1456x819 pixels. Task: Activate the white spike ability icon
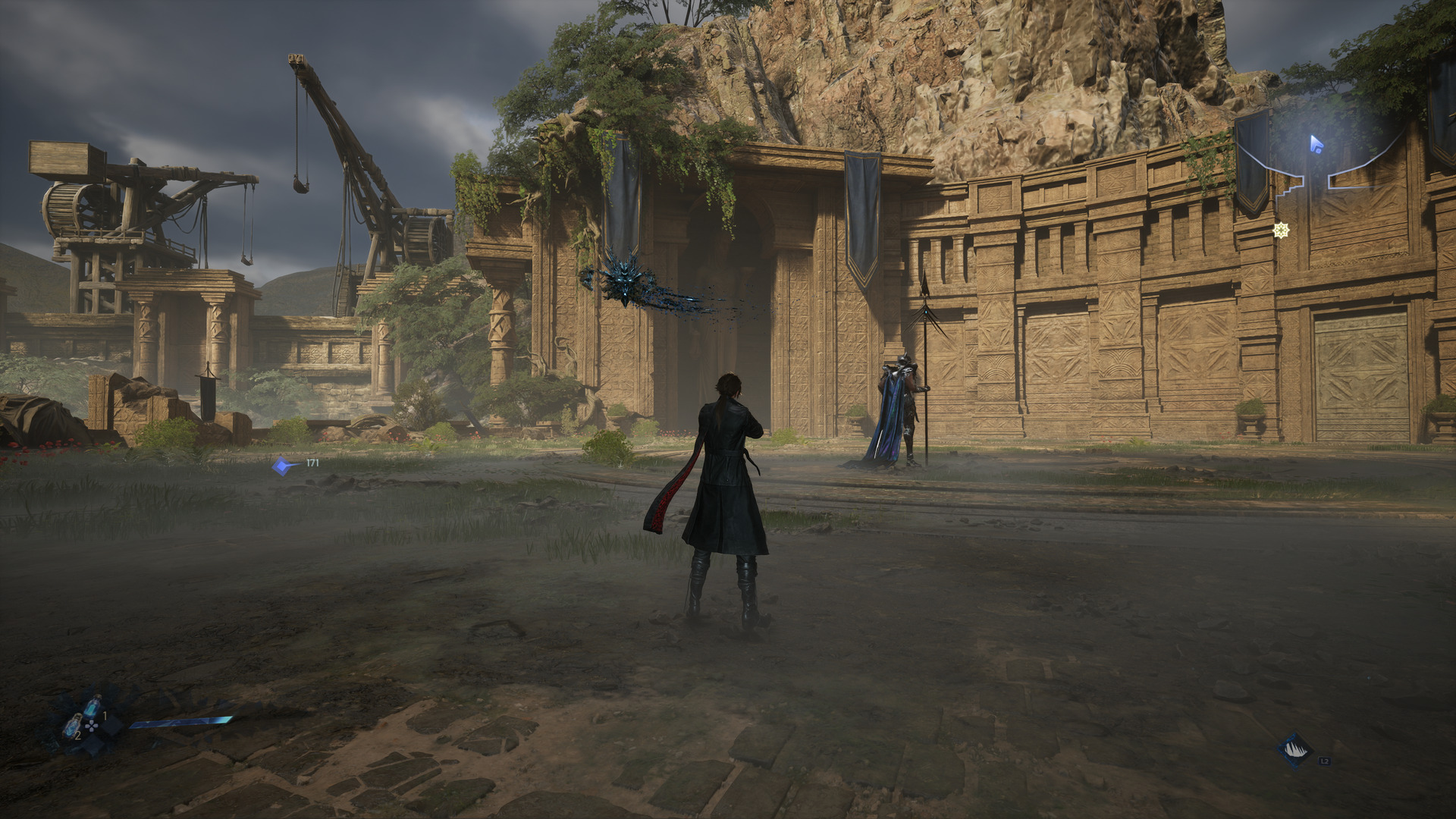[x=1294, y=750]
